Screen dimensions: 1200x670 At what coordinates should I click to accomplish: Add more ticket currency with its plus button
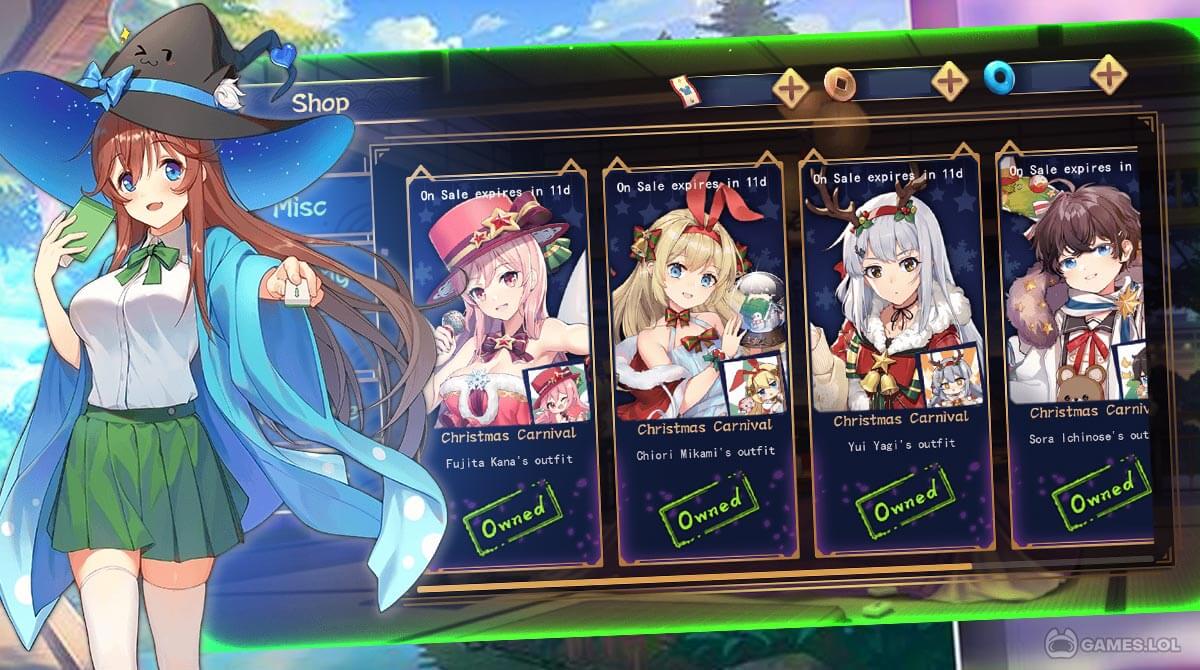(791, 88)
